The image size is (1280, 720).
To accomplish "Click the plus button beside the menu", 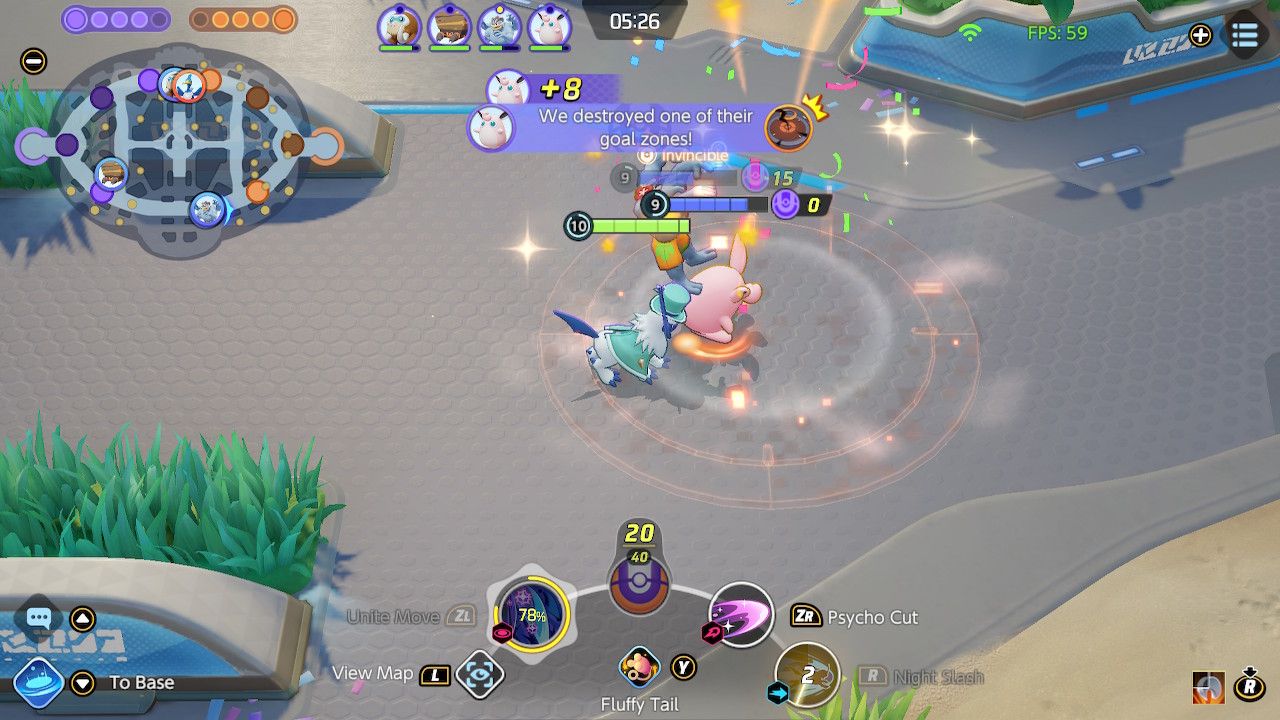I will (x=1200, y=36).
